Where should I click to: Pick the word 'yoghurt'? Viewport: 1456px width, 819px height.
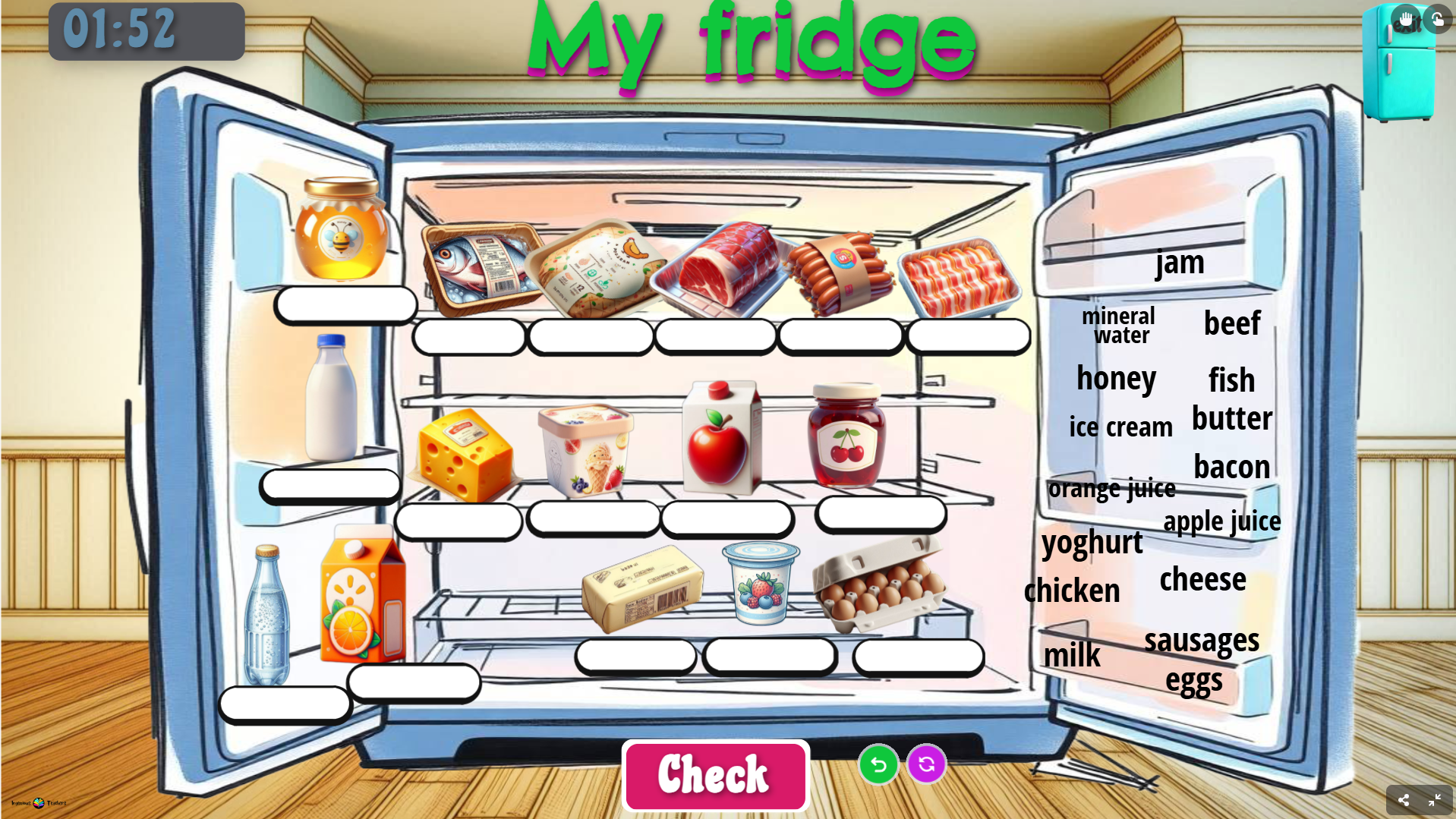click(1092, 543)
